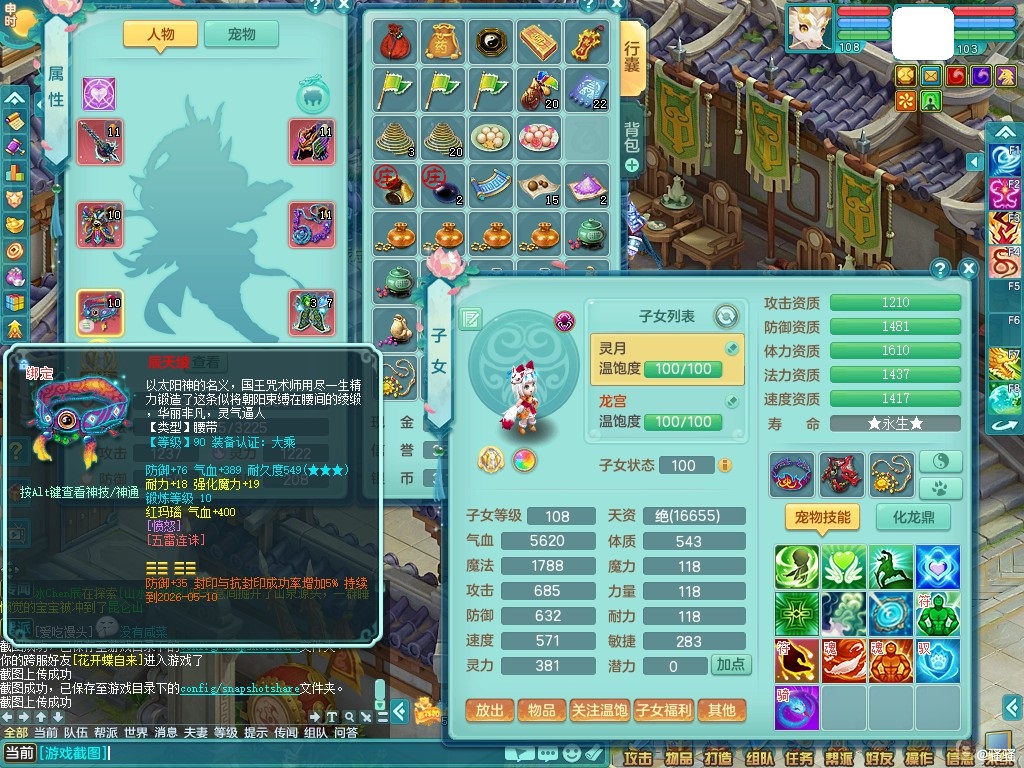1024x768 pixels.
Task: Select the 人物 tab
Action: click(160, 34)
